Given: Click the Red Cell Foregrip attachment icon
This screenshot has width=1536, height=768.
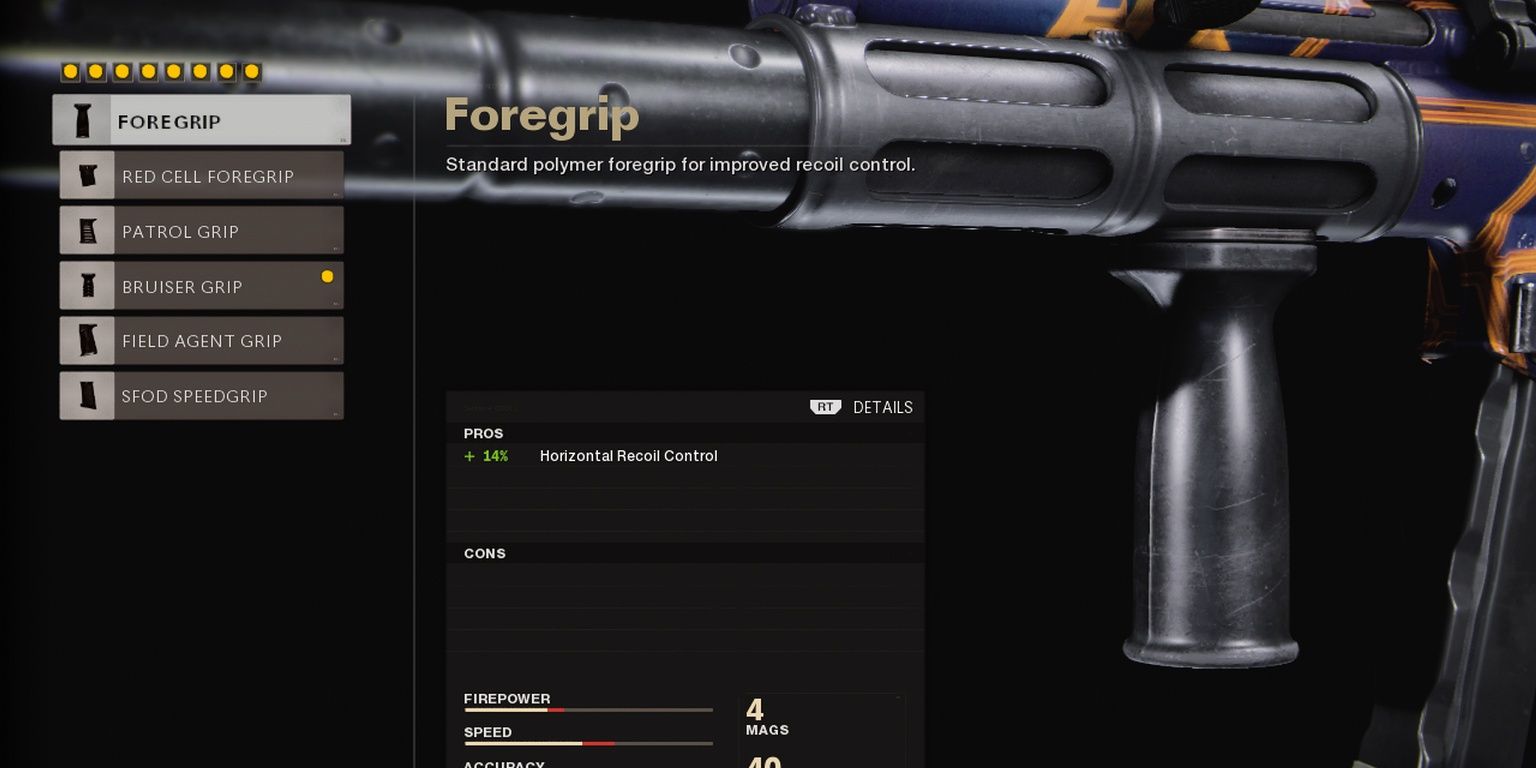Looking at the screenshot, I should click(x=87, y=176).
